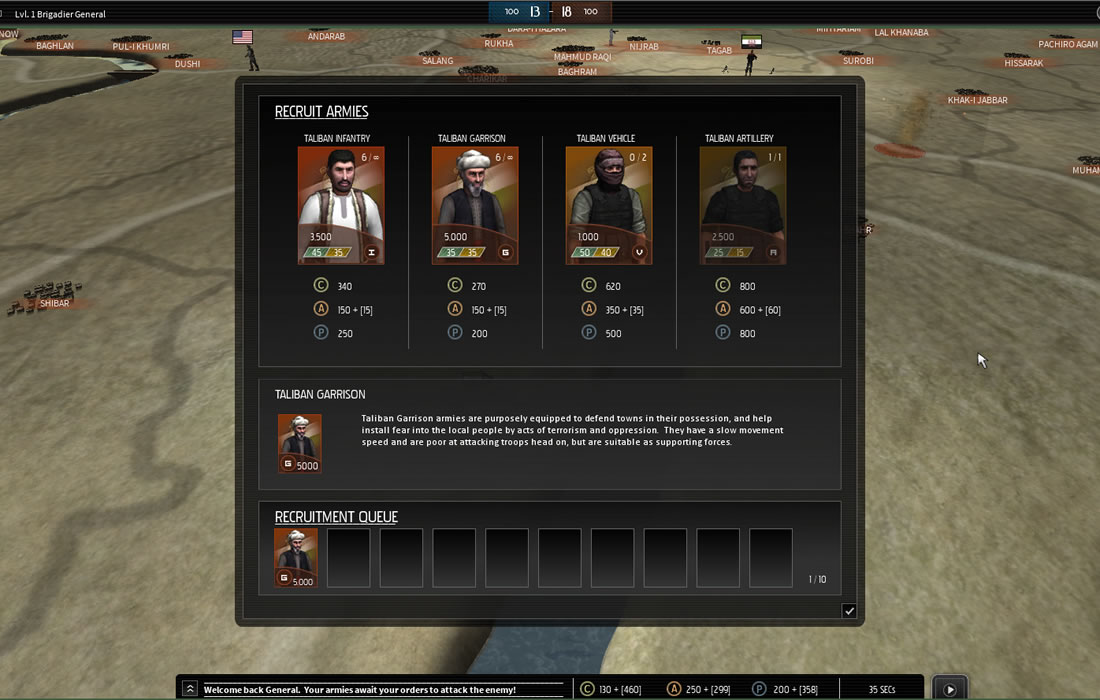Click the play button to end turn
Viewport: 1100px width, 700px height.
point(949,689)
